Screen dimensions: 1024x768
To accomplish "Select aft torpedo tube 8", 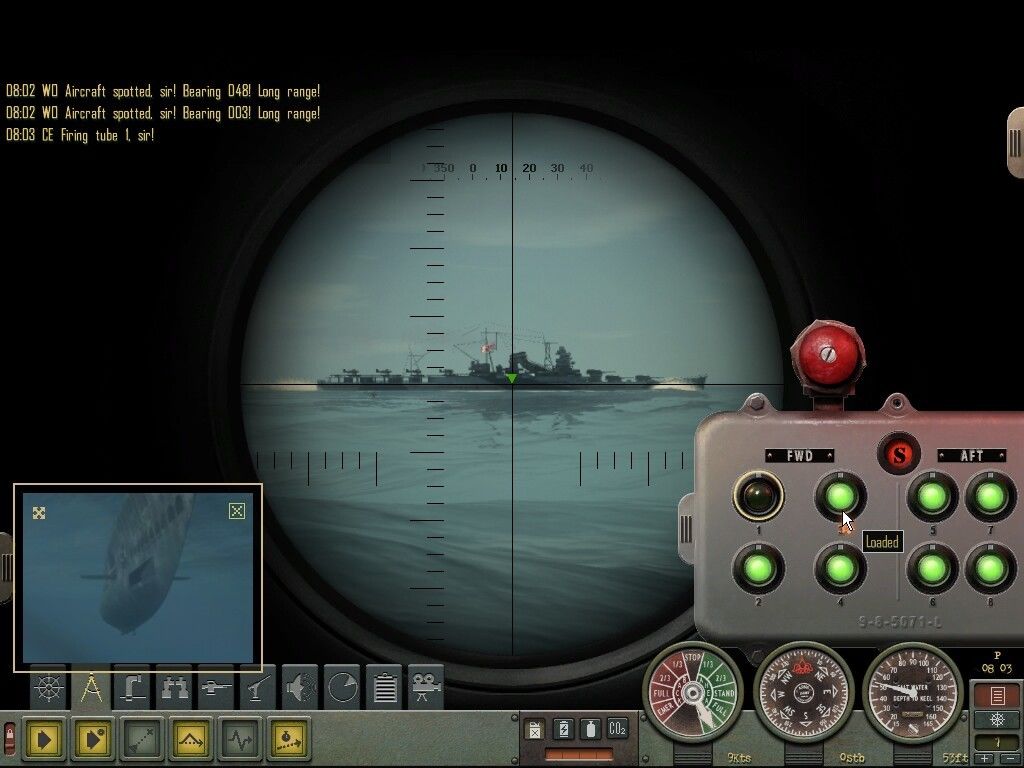I will coord(990,568).
